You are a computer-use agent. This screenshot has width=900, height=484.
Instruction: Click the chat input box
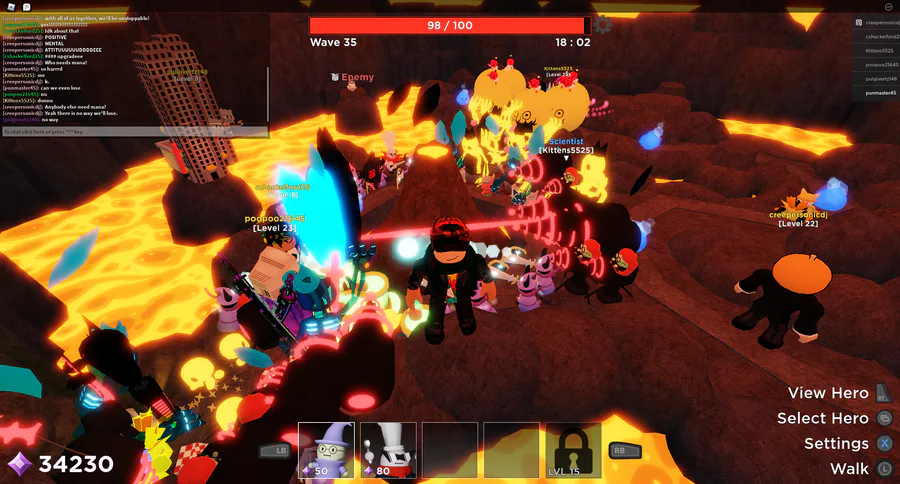coord(134,131)
